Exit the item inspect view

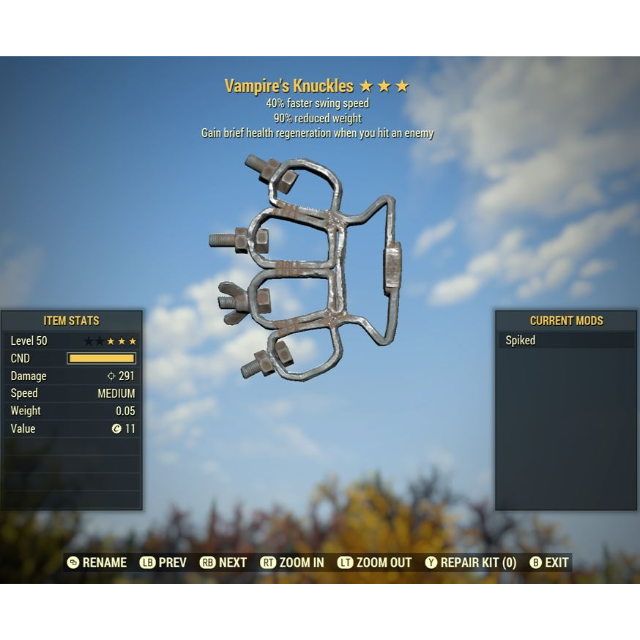(549, 563)
